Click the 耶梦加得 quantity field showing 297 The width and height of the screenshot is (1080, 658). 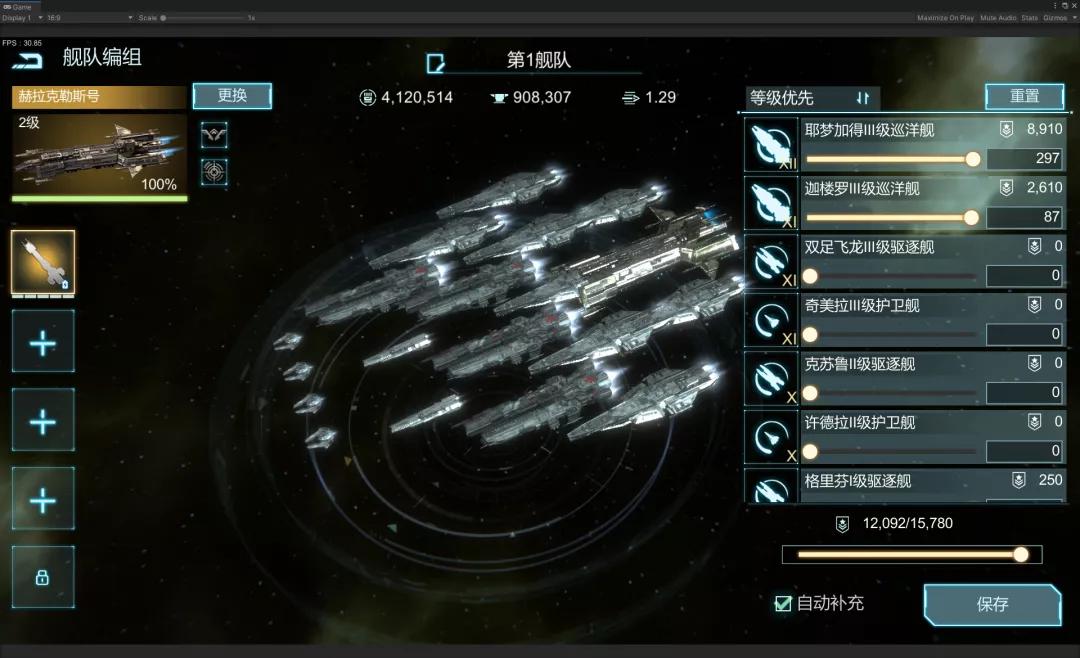coord(1024,159)
